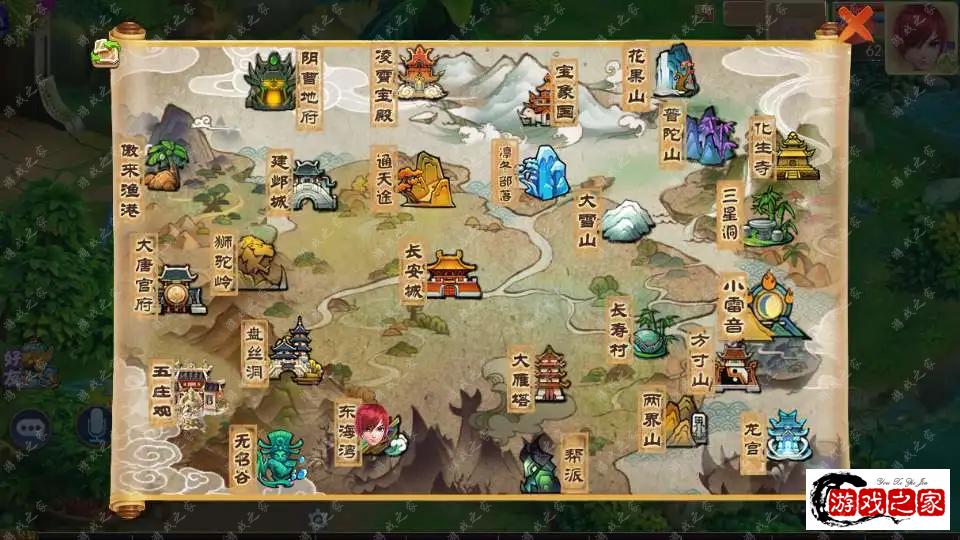The image size is (960, 540).
Task: Go to 三星洞 on the map
Action: pos(769,218)
